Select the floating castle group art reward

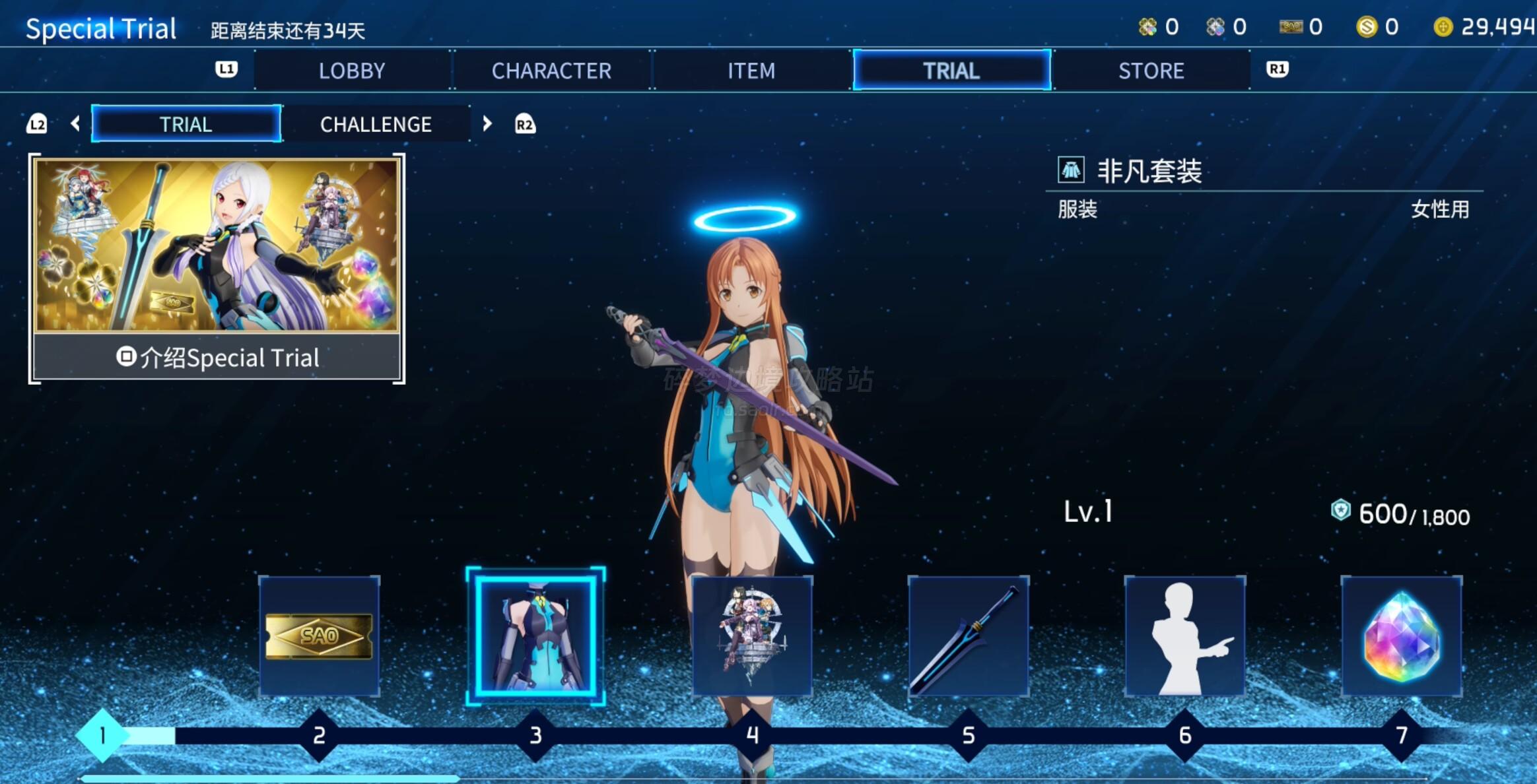point(752,636)
